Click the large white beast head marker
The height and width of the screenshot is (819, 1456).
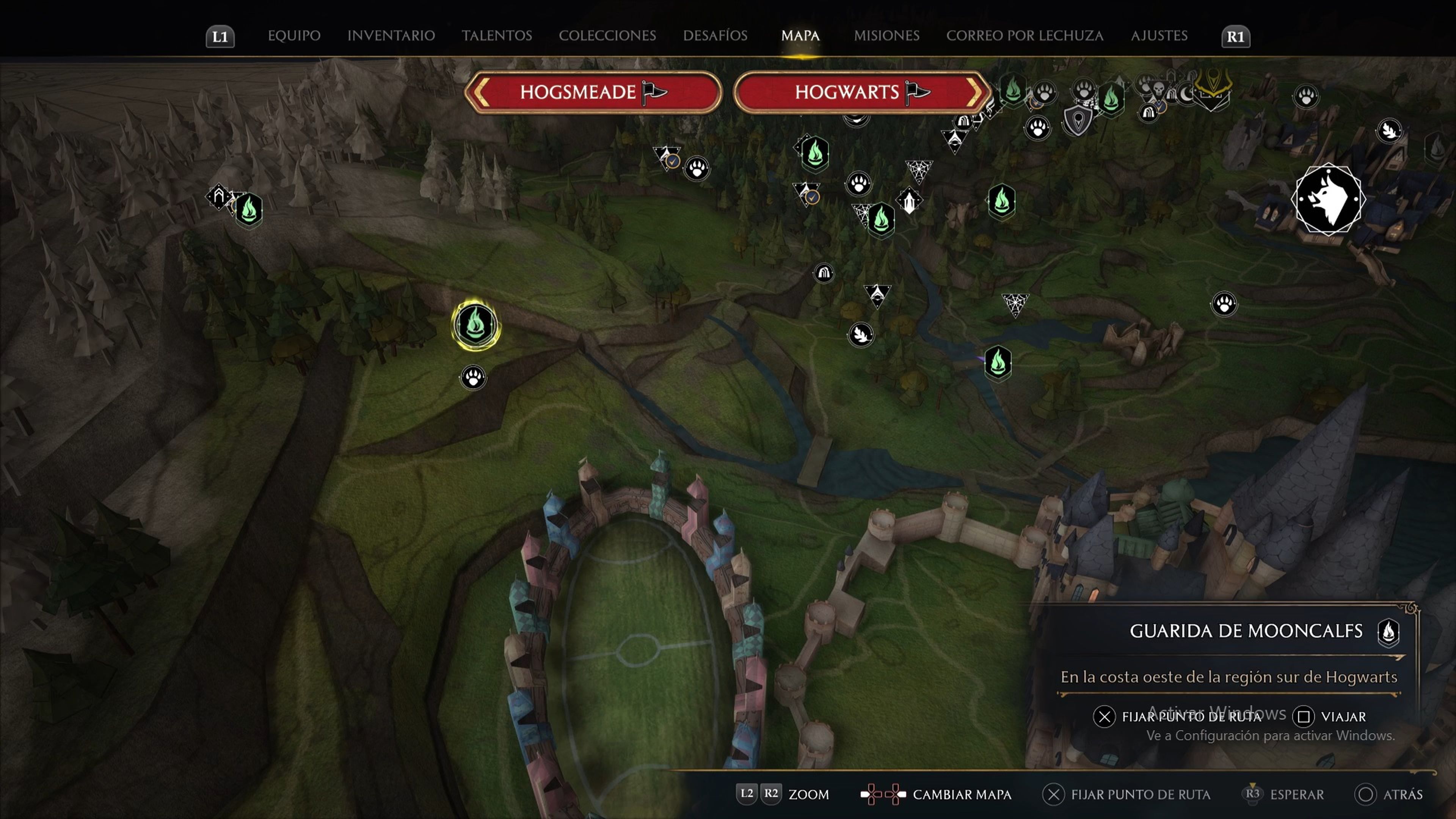click(1328, 199)
